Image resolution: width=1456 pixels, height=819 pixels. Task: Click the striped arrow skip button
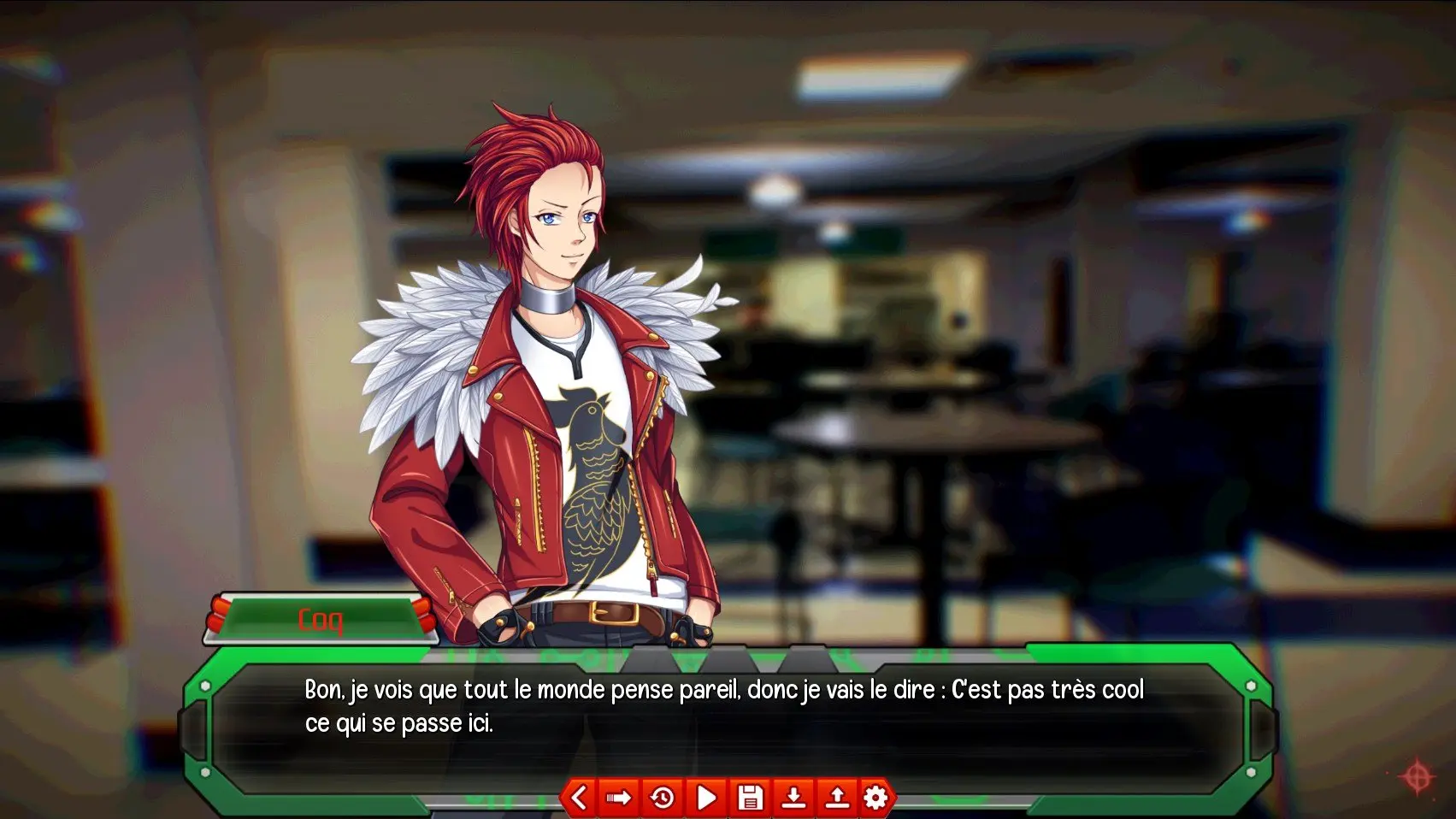(619, 798)
